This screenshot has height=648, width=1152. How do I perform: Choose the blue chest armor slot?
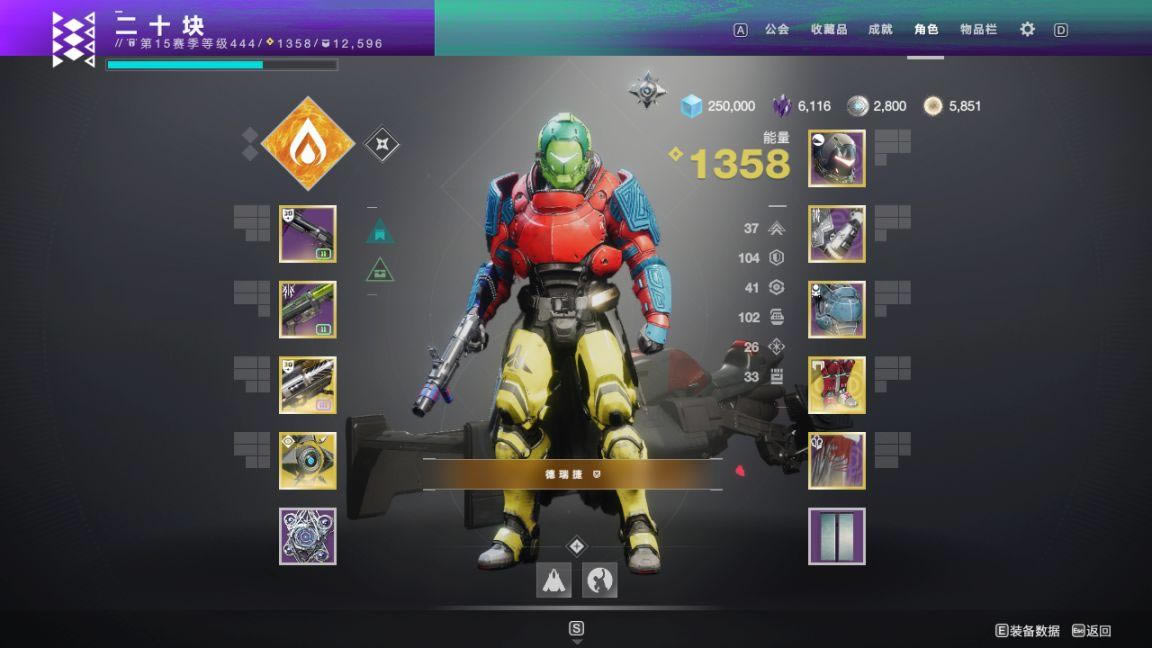[837, 310]
